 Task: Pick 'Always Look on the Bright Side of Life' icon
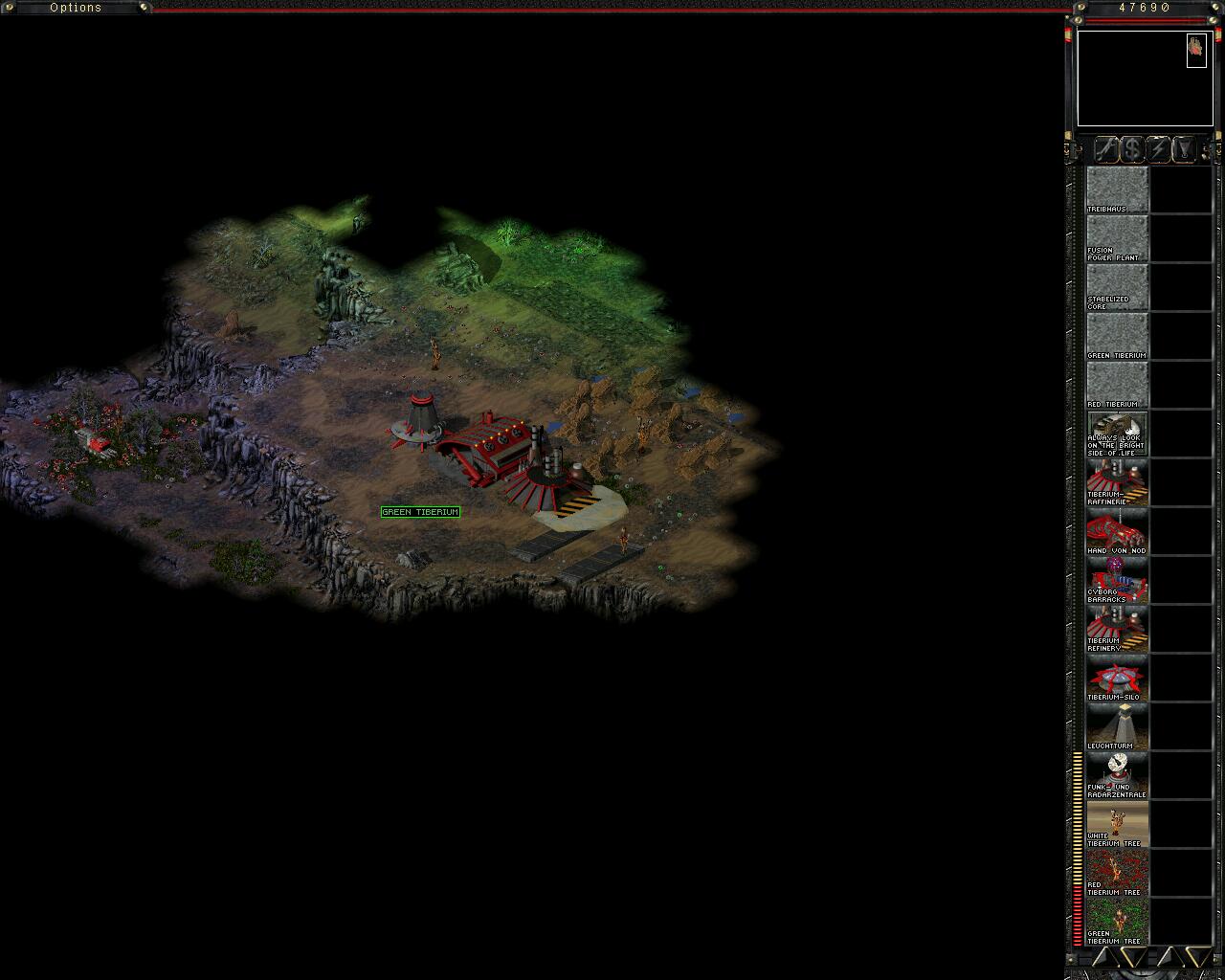click(x=1117, y=434)
